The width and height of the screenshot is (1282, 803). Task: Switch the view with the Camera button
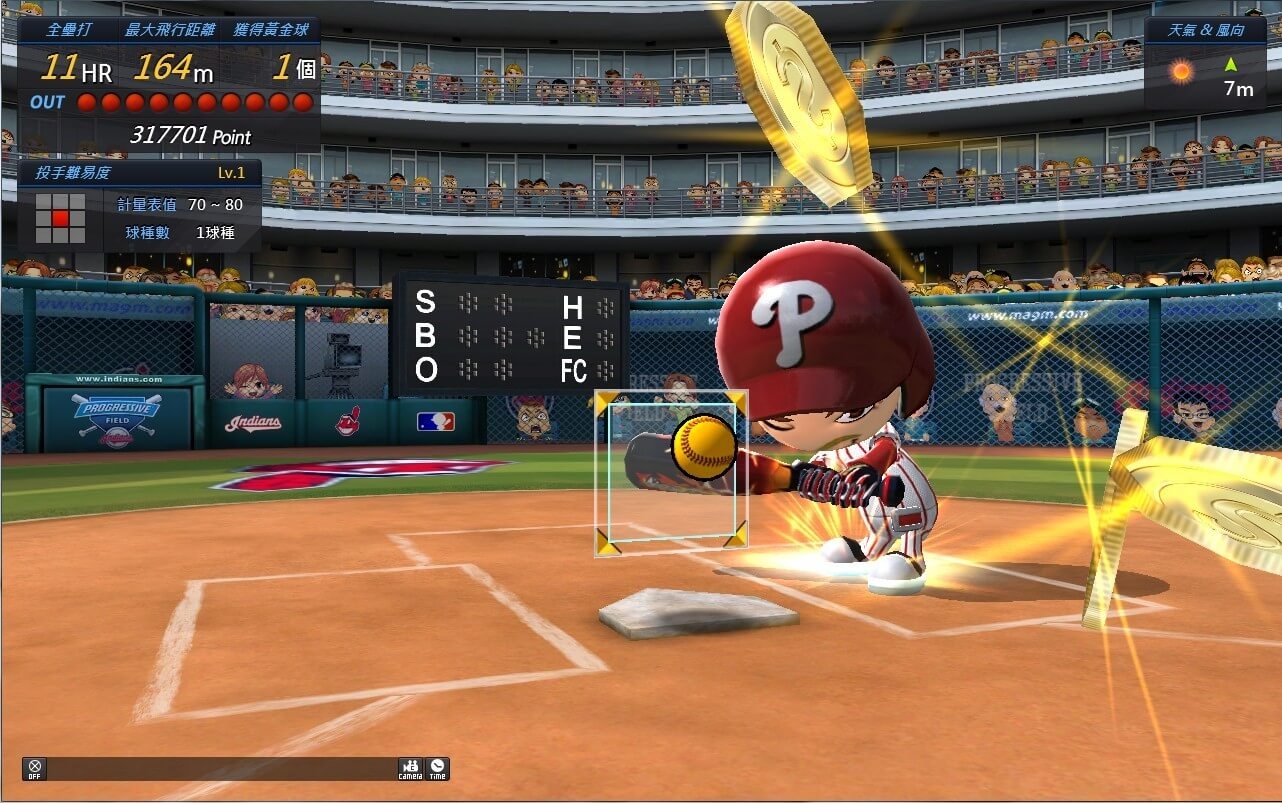410,769
